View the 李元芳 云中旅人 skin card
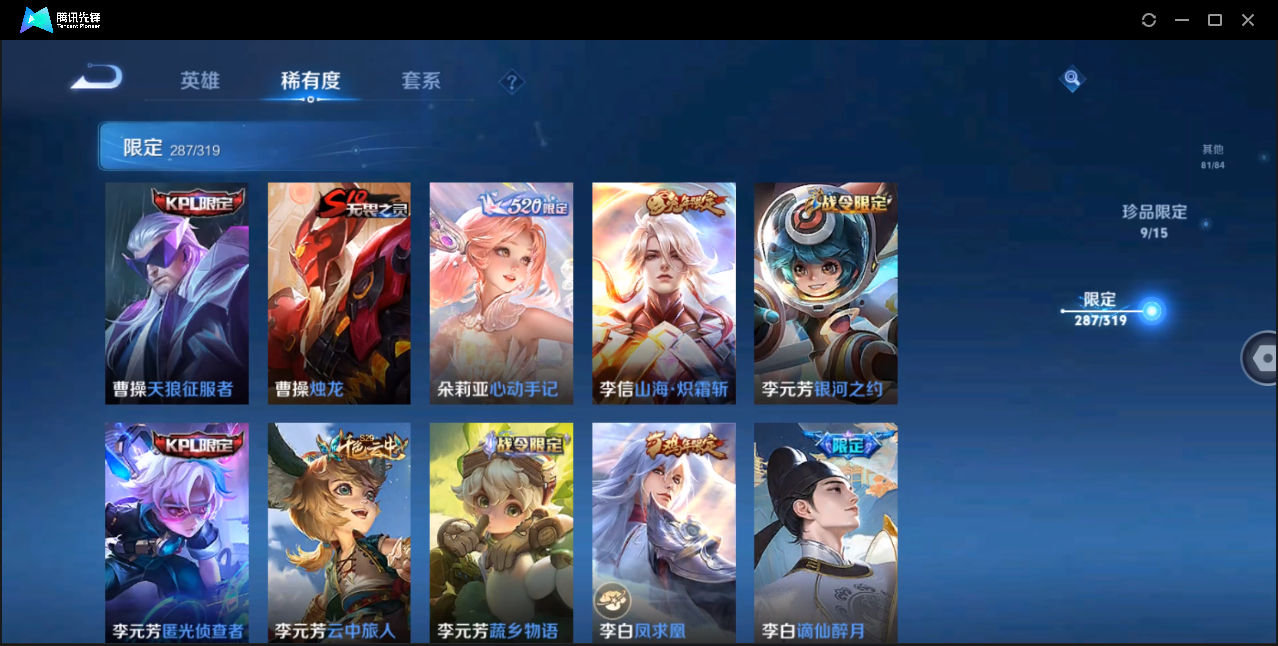Image resolution: width=1278 pixels, height=646 pixels. (x=339, y=532)
